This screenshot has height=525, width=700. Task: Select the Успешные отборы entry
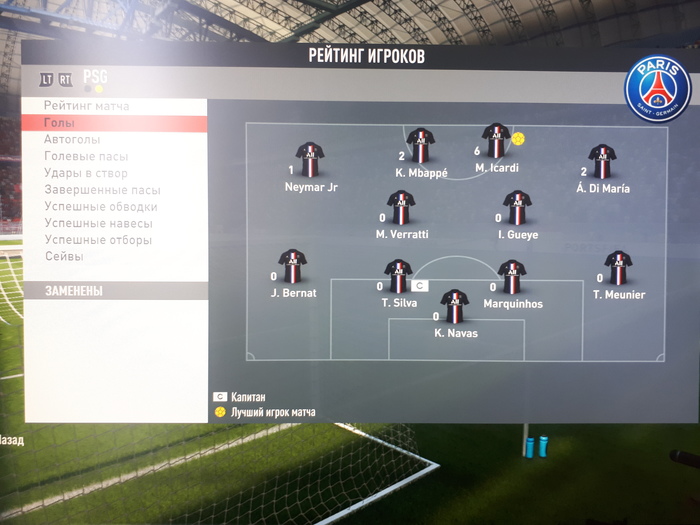click(98, 240)
